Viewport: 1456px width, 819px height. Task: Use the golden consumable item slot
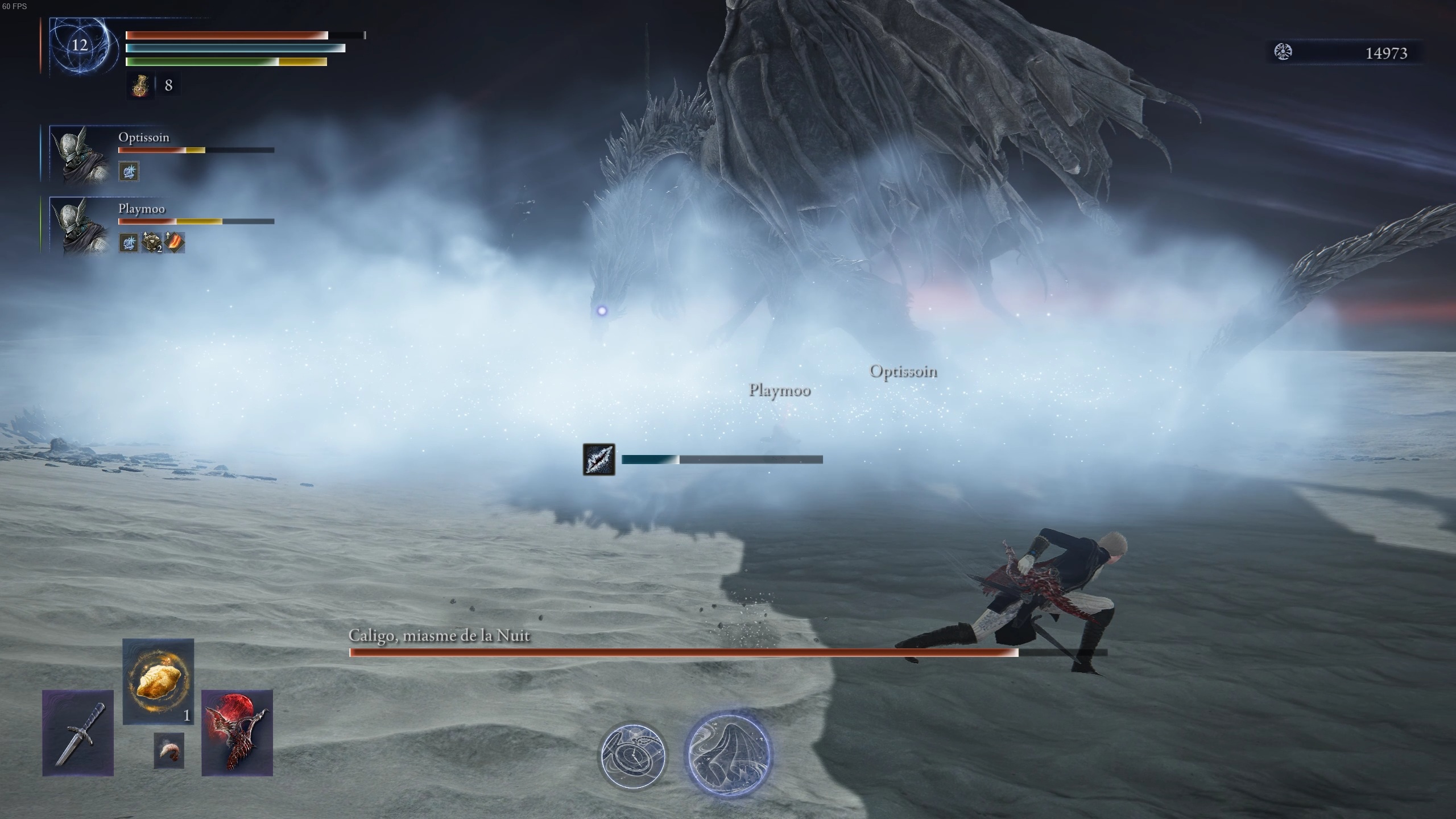tap(158, 681)
